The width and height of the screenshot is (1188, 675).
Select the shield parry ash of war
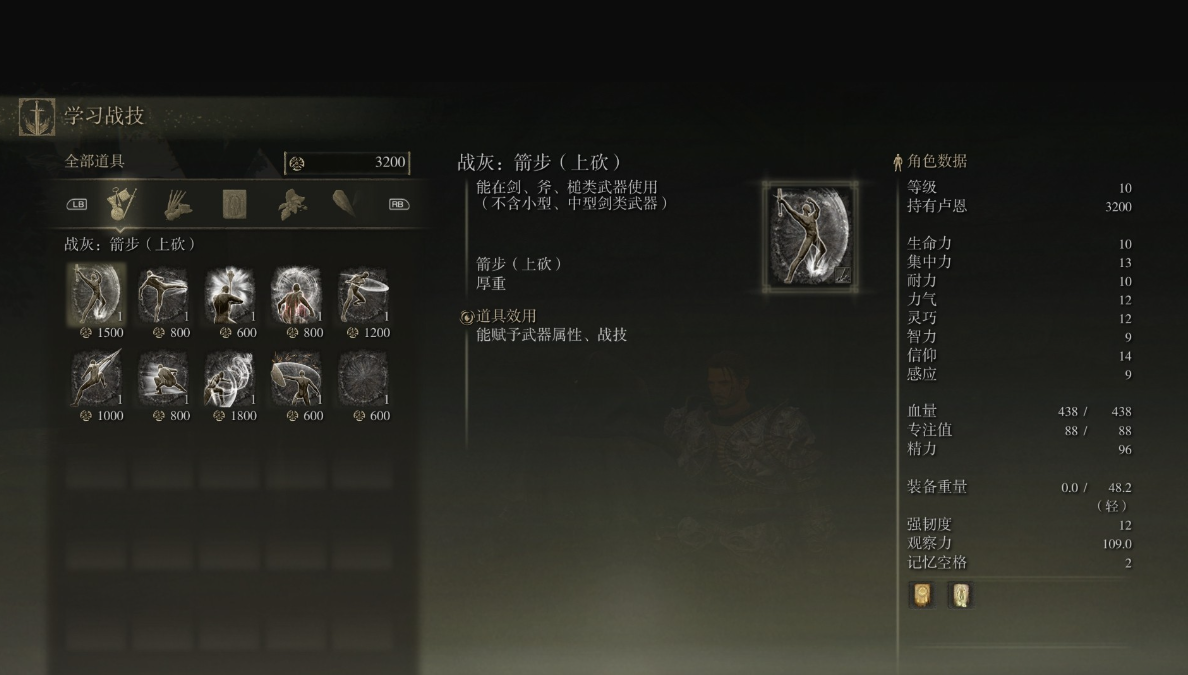(x=296, y=378)
